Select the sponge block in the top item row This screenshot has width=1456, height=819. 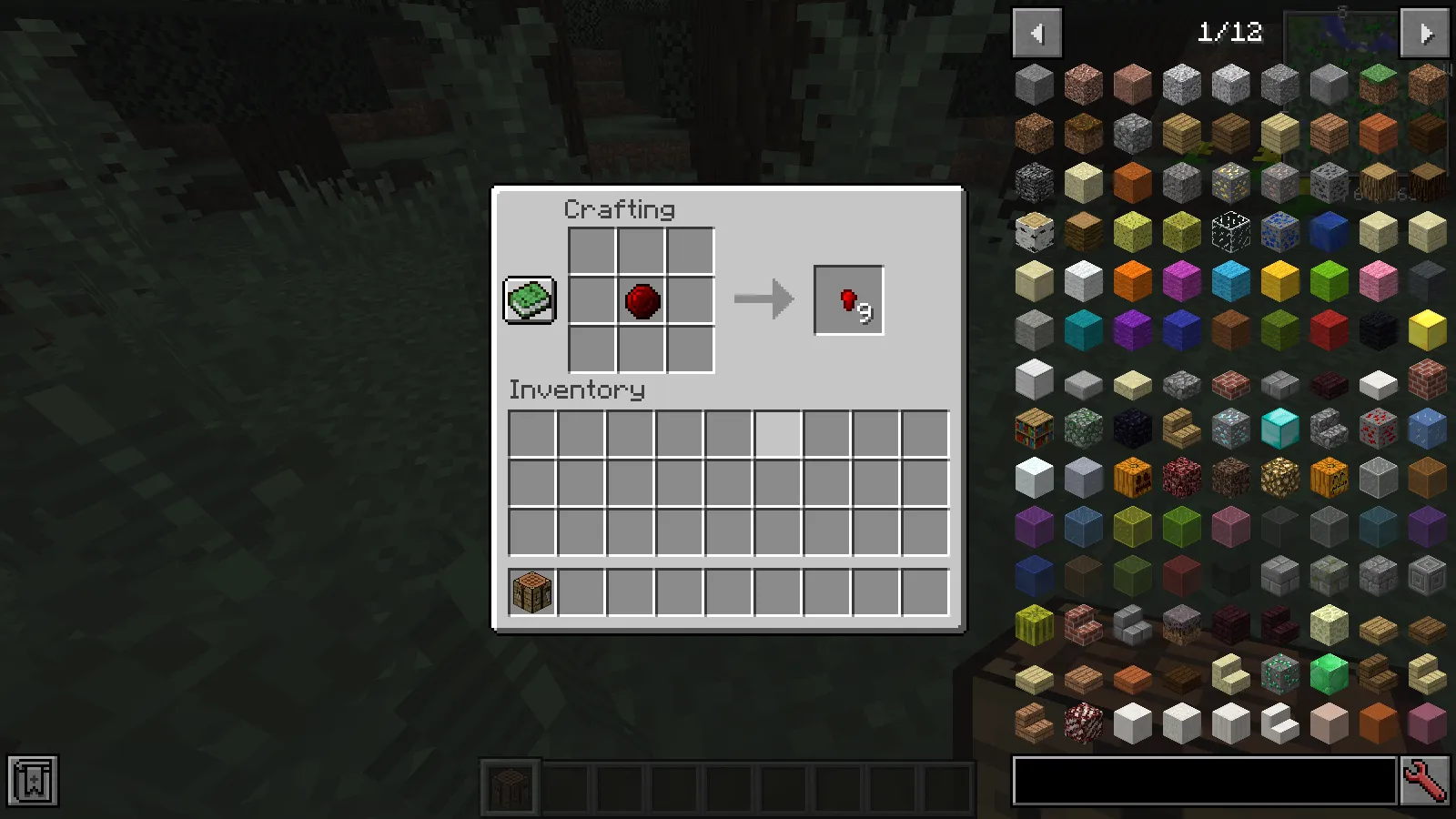[x=1132, y=230]
